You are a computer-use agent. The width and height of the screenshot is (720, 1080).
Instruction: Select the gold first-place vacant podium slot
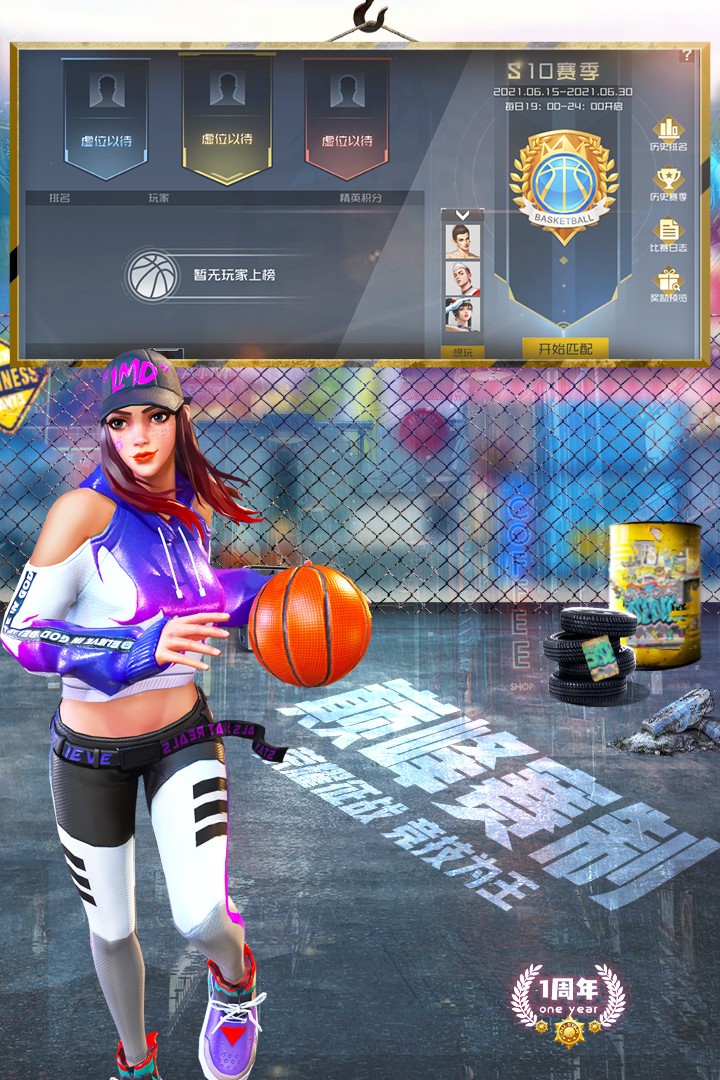226,117
